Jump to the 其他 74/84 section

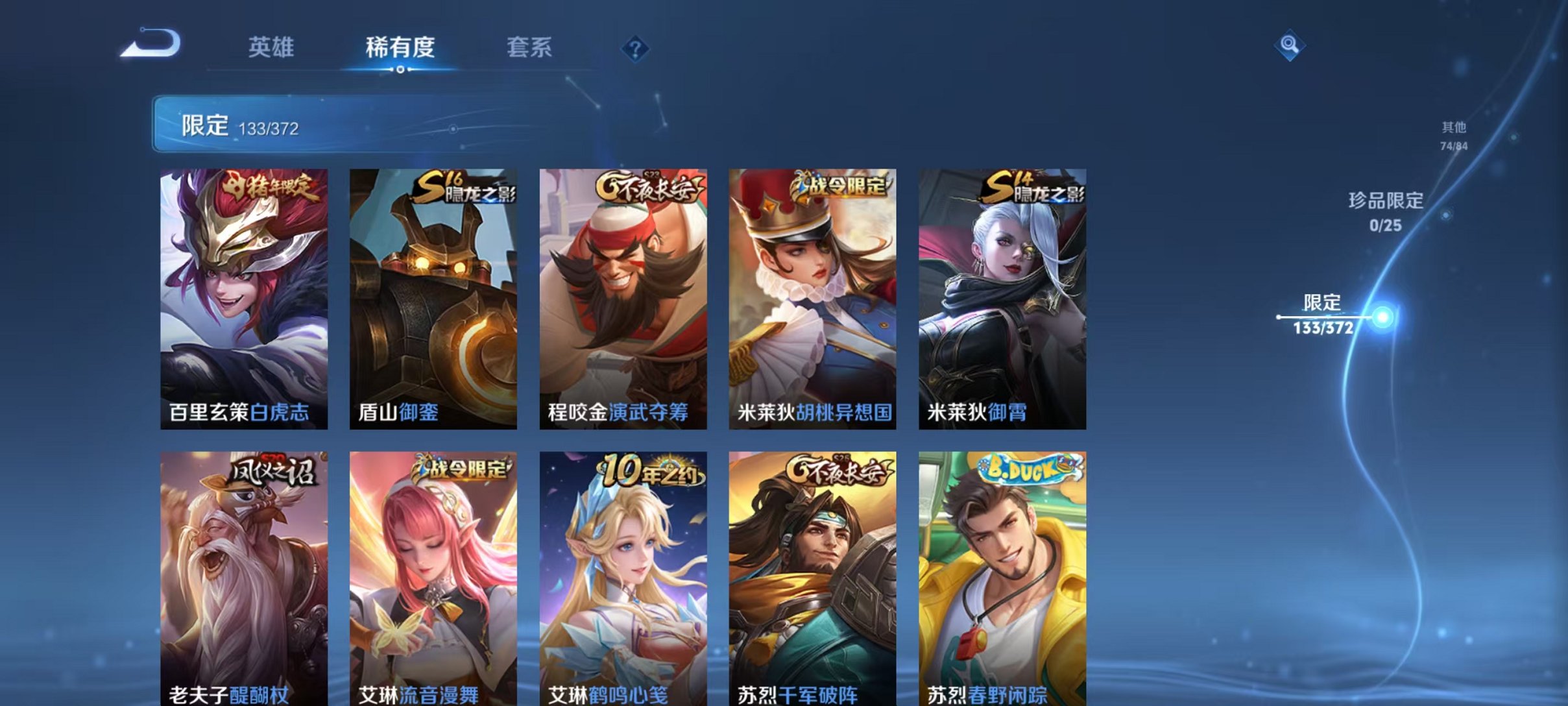tap(1453, 134)
